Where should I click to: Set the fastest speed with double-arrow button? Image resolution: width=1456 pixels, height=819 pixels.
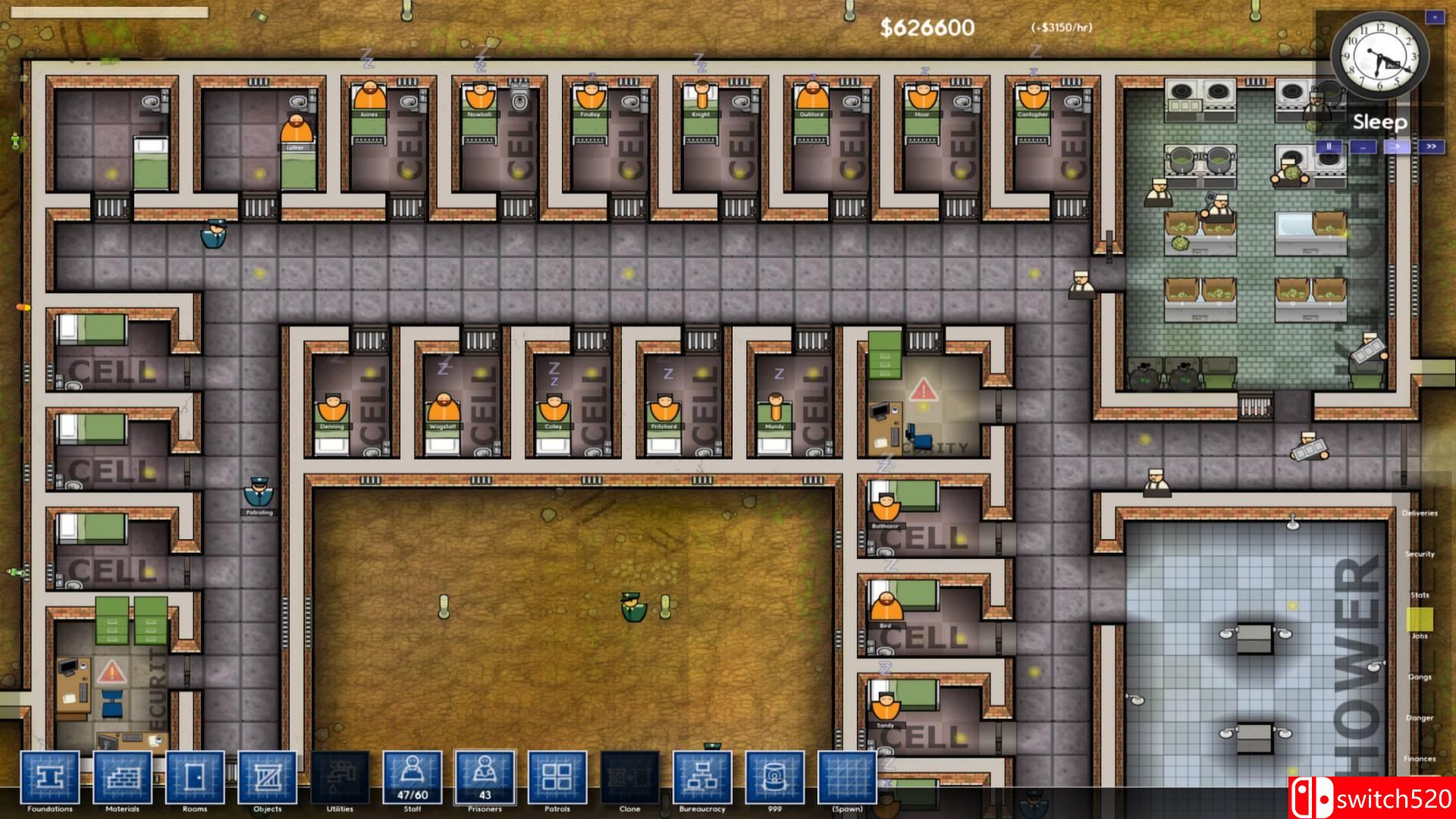tap(1431, 147)
